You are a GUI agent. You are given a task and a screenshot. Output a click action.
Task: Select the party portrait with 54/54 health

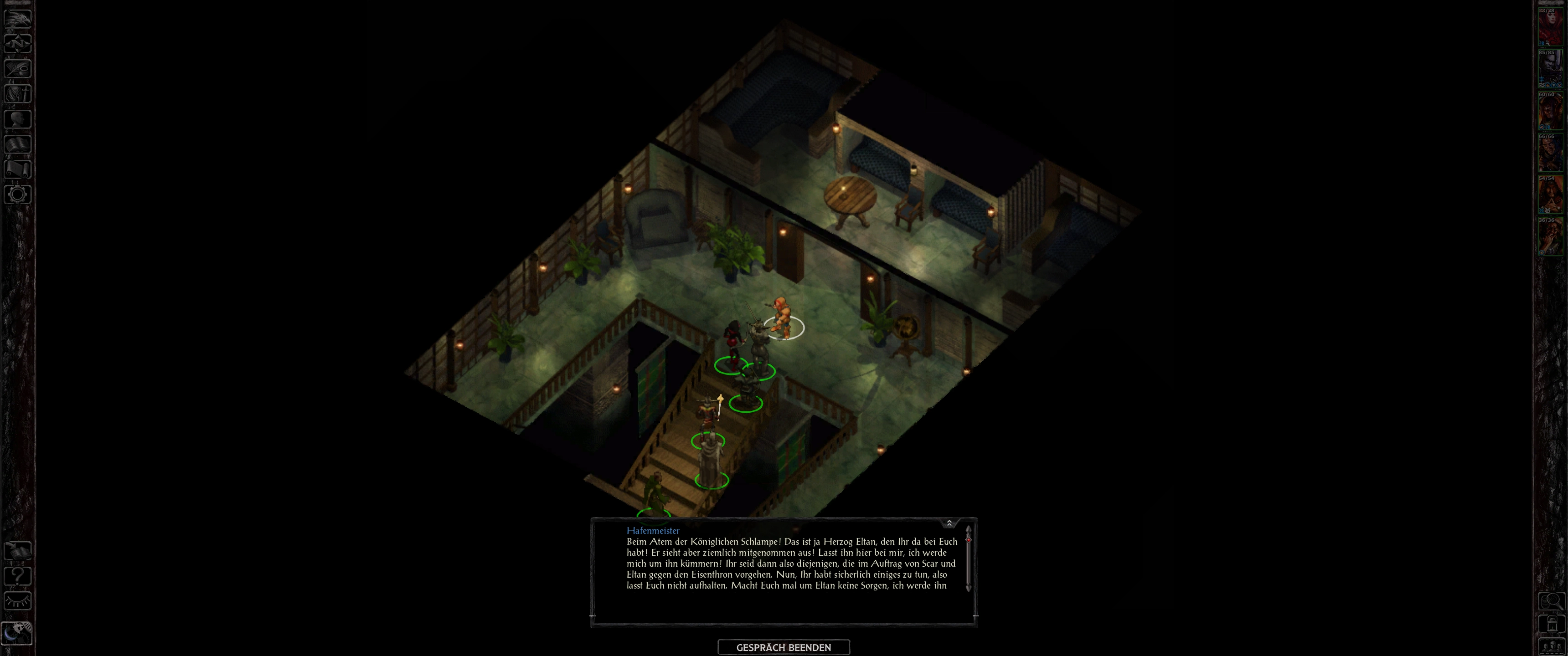(1550, 195)
